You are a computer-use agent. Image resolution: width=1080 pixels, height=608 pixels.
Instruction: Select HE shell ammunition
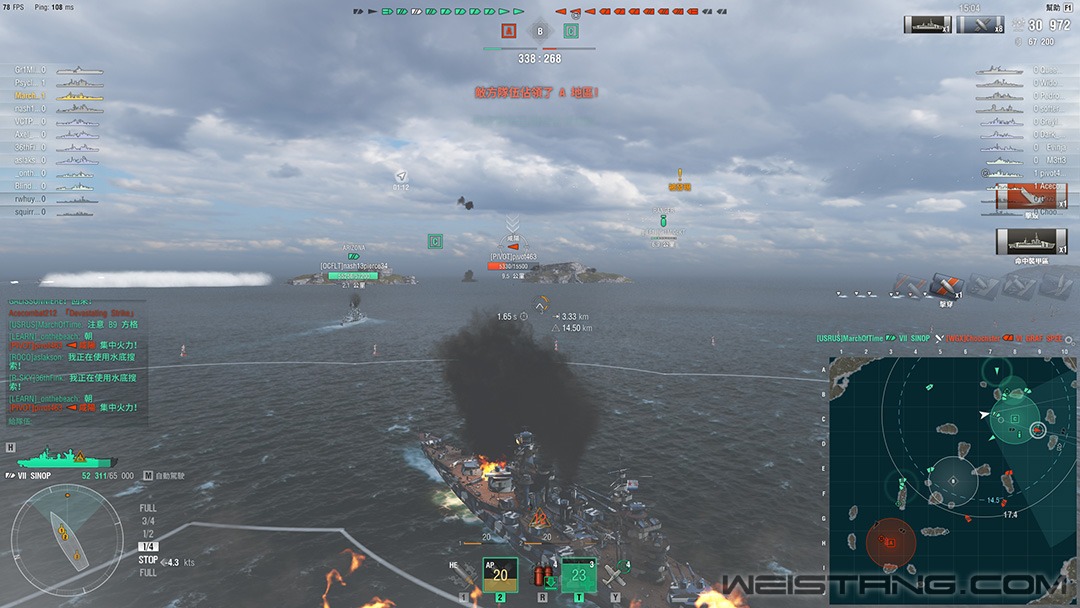click(466, 575)
